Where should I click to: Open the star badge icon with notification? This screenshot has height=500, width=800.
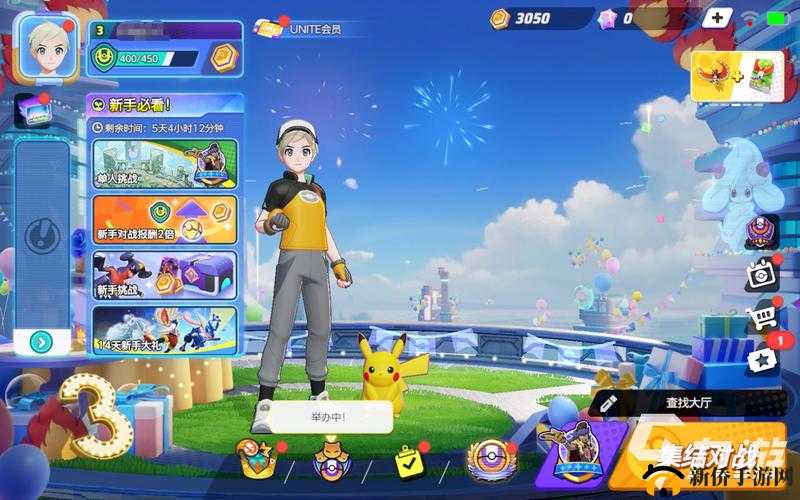(x=762, y=358)
